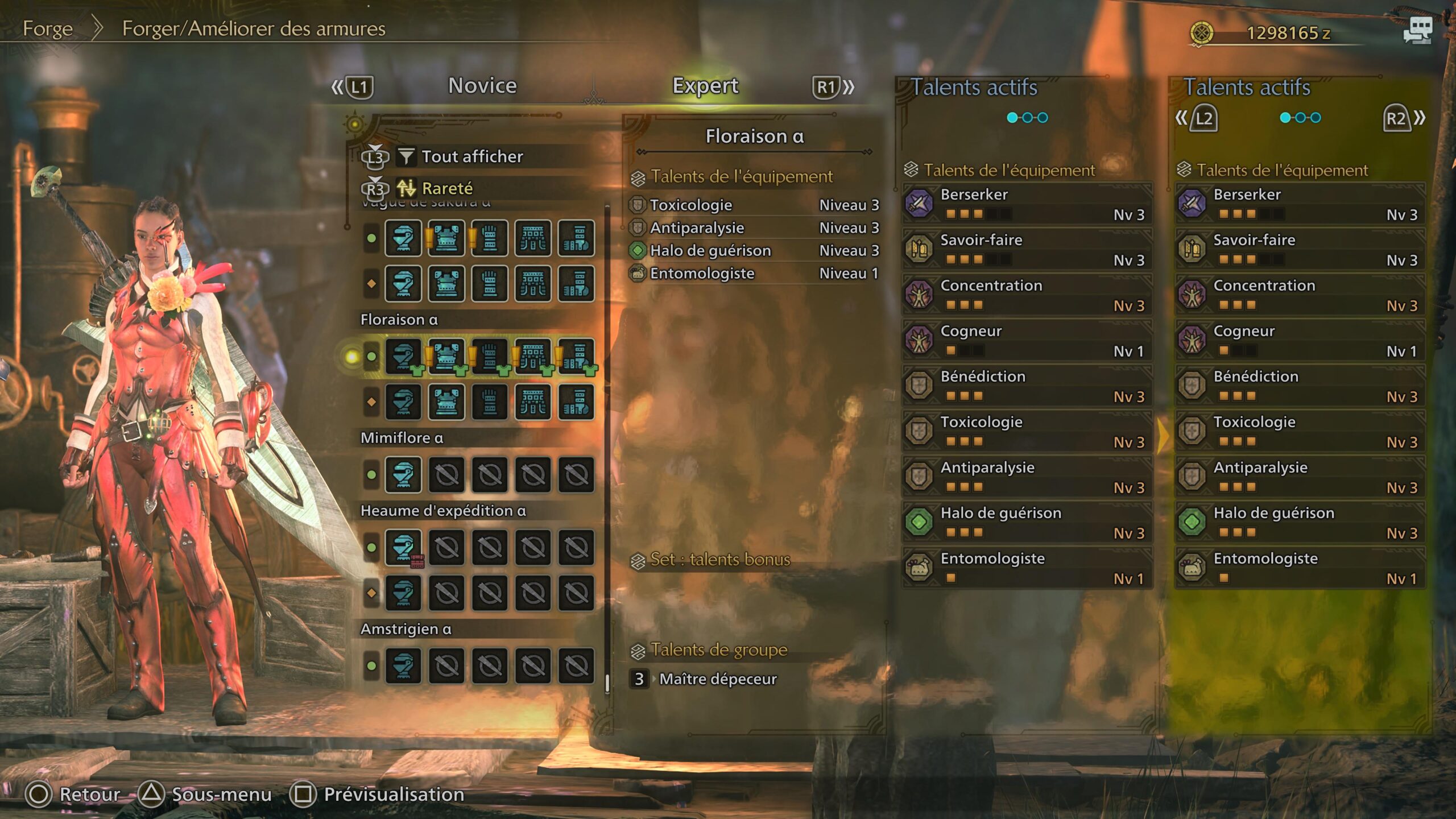Pick the highlighted Floraison α arm guards
The height and width of the screenshot is (819, 1456).
490,357
